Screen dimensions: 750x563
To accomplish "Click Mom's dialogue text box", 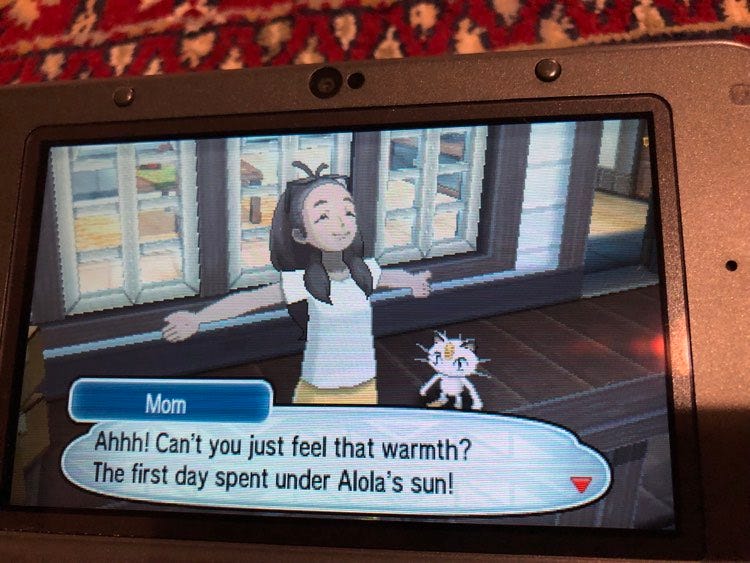I will [x=330, y=459].
